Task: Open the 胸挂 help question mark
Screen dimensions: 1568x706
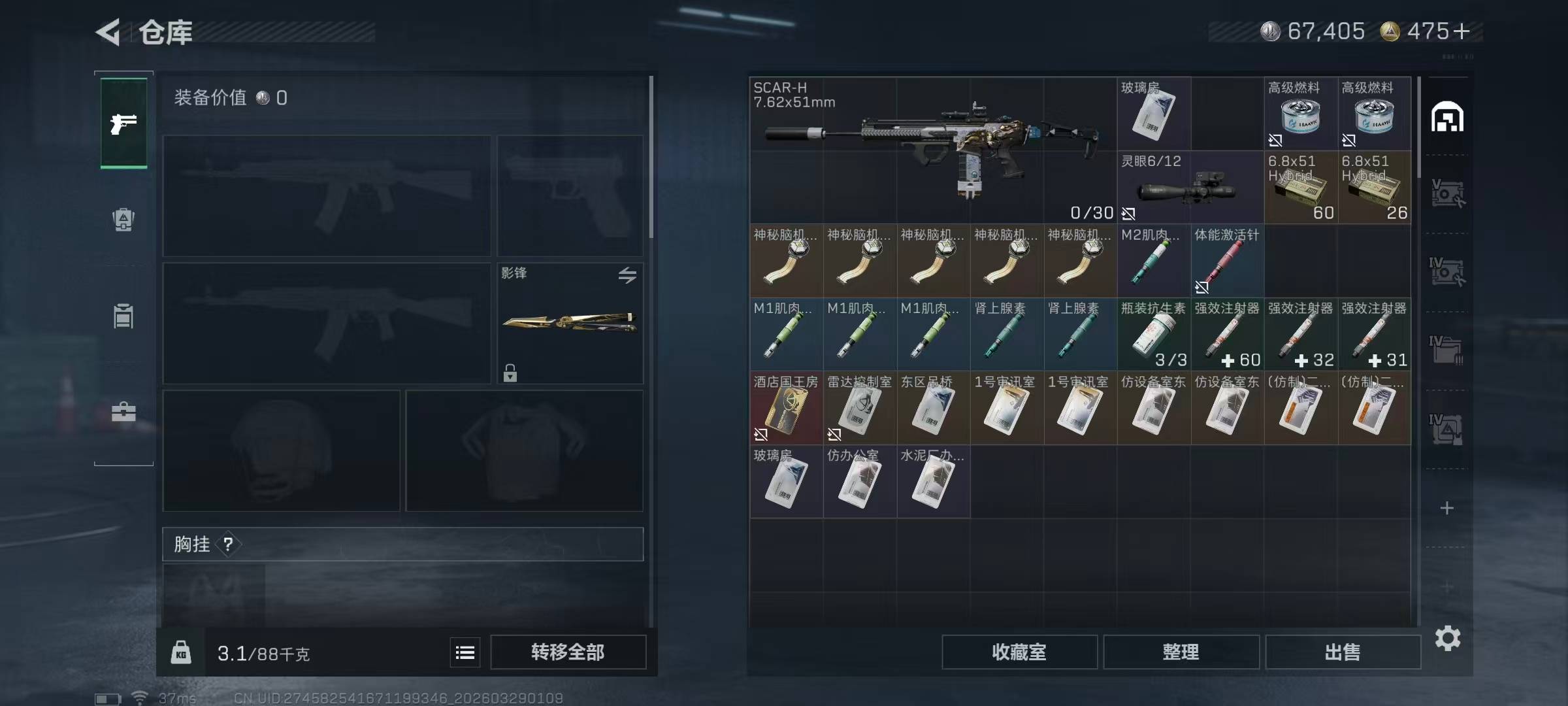Action: point(228,545)
